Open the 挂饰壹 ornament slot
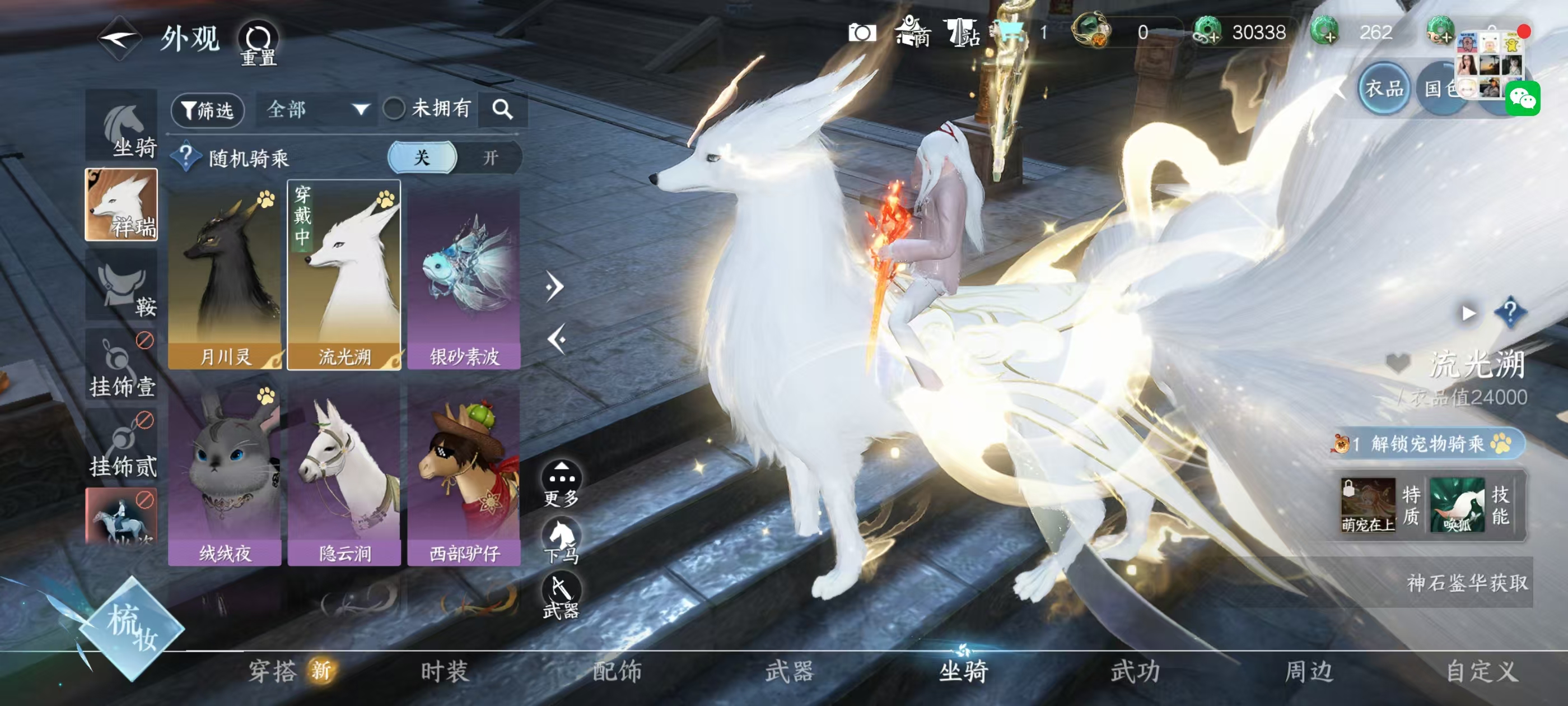Viewport: 1568px width, 706px height. click(x=122, y=366)
